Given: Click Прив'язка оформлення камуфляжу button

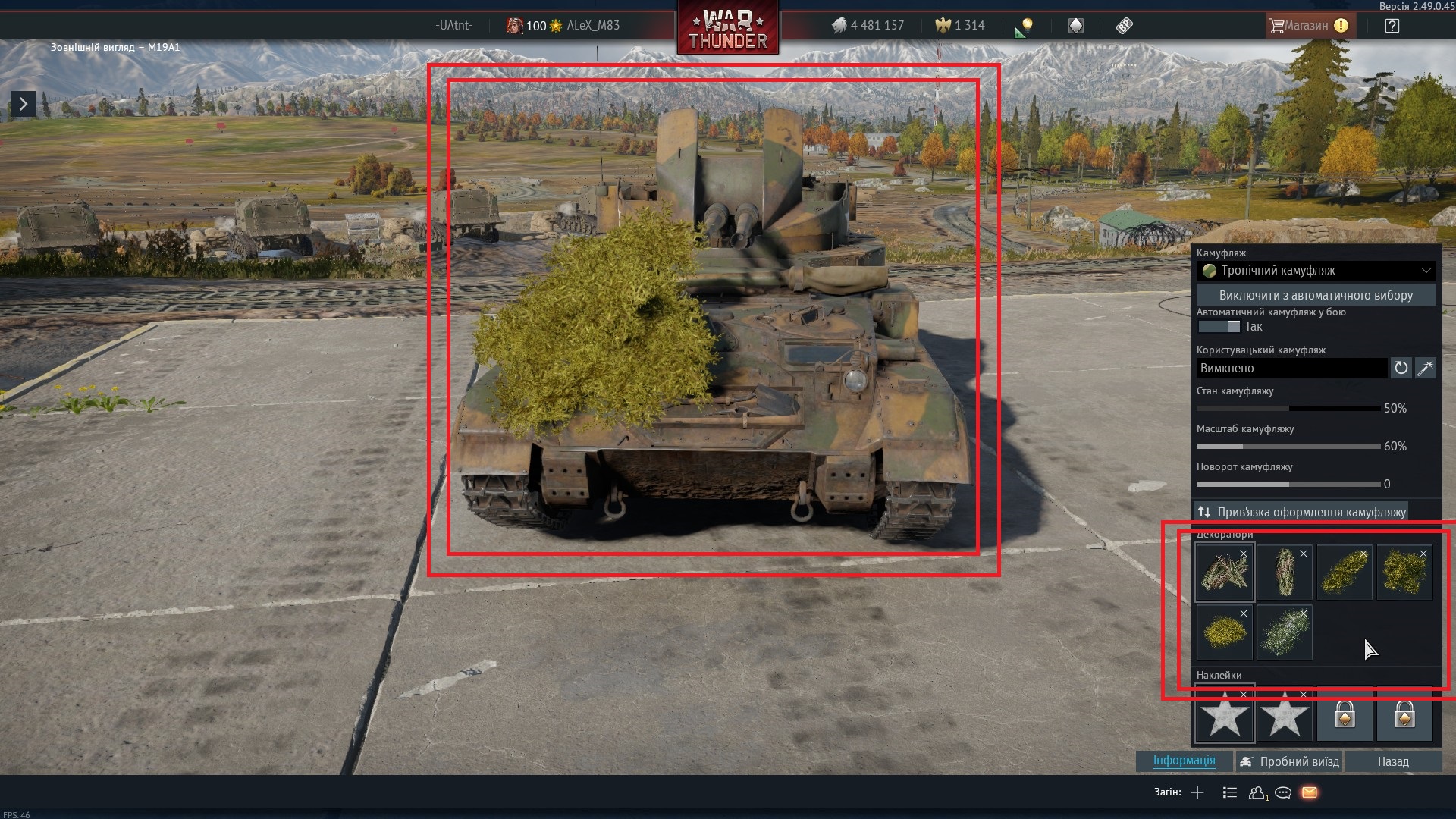Looking at the screenshot, I should [1301, 512].
